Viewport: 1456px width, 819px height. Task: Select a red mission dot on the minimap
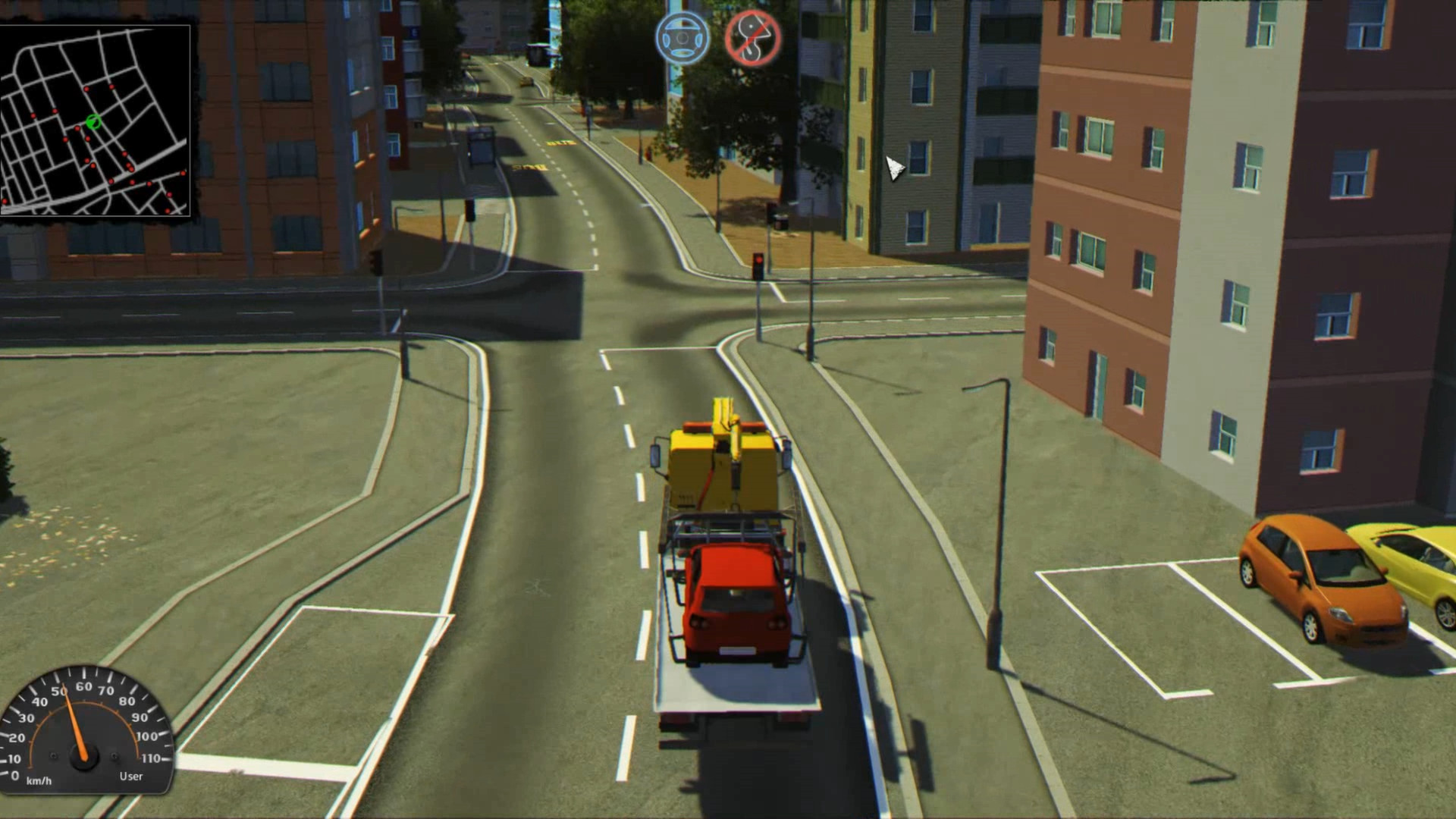(86, 89)
